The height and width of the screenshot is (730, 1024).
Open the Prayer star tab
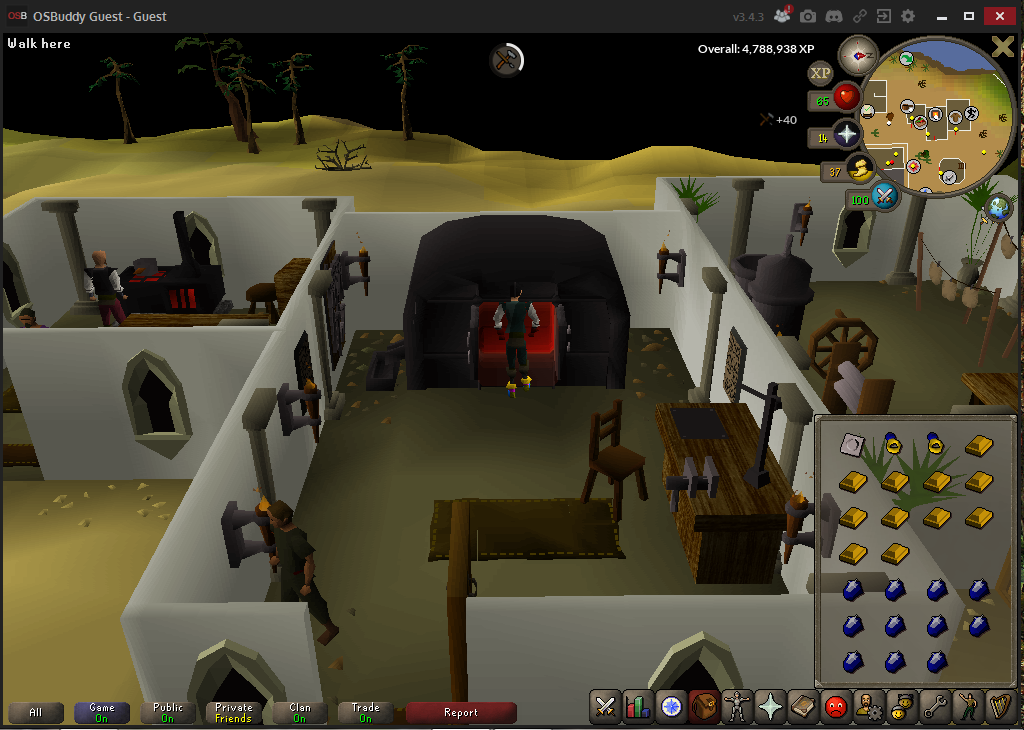tap(770, 707)
